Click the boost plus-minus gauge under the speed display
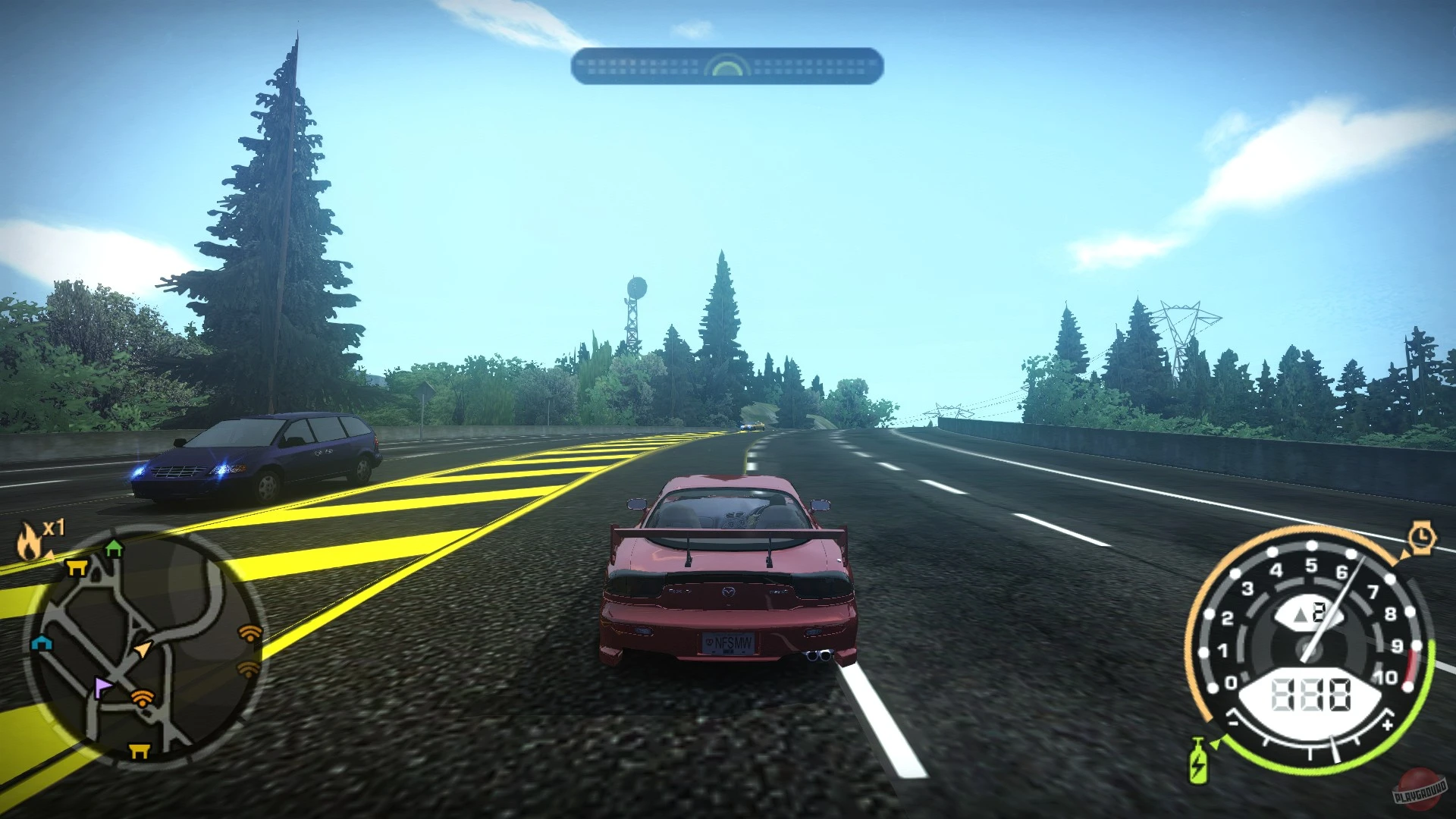Viewport: 1456px width, 819px height. 1310,745
